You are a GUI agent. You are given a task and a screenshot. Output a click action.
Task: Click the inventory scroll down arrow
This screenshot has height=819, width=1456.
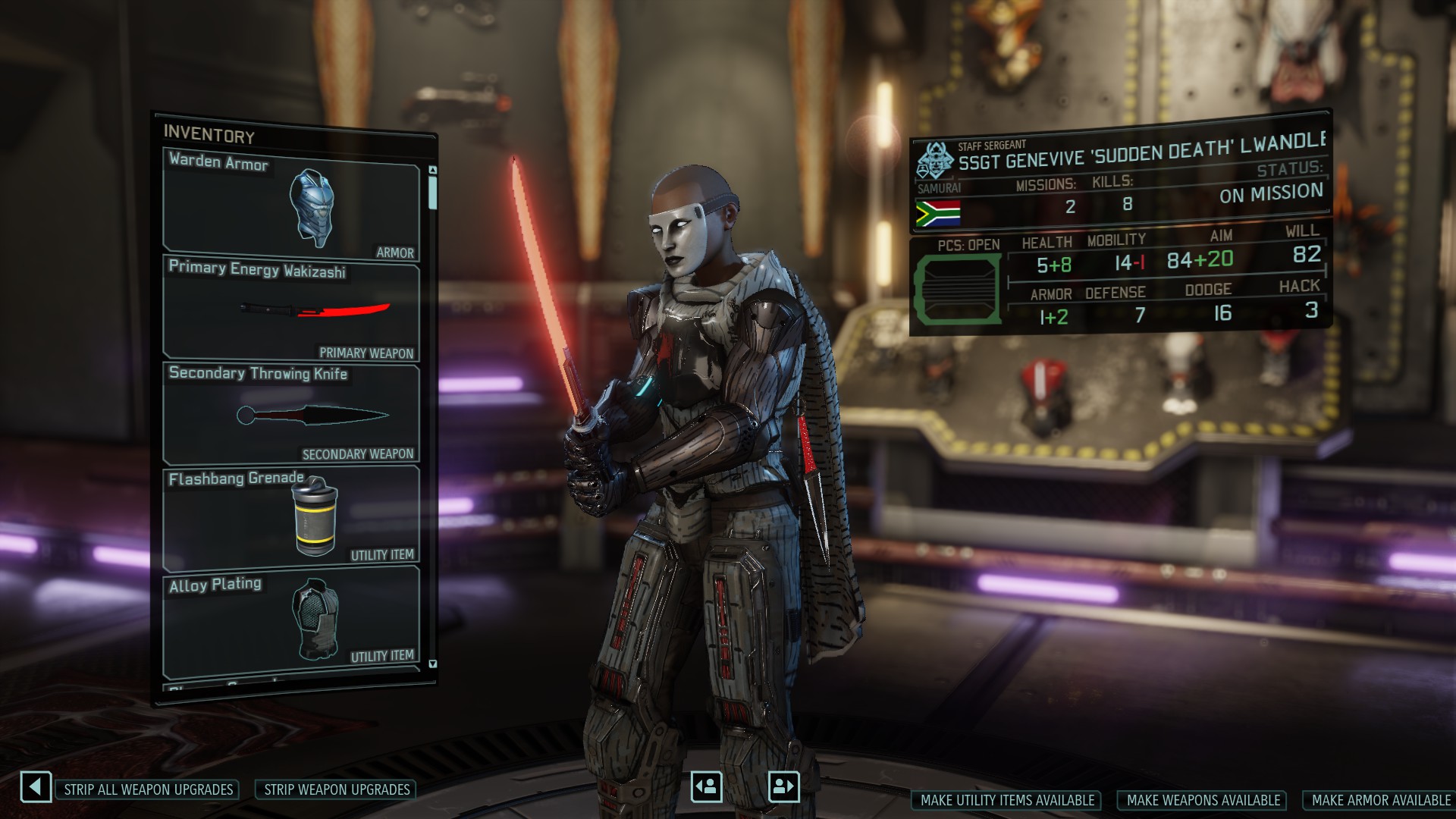[x=433, y=664]
